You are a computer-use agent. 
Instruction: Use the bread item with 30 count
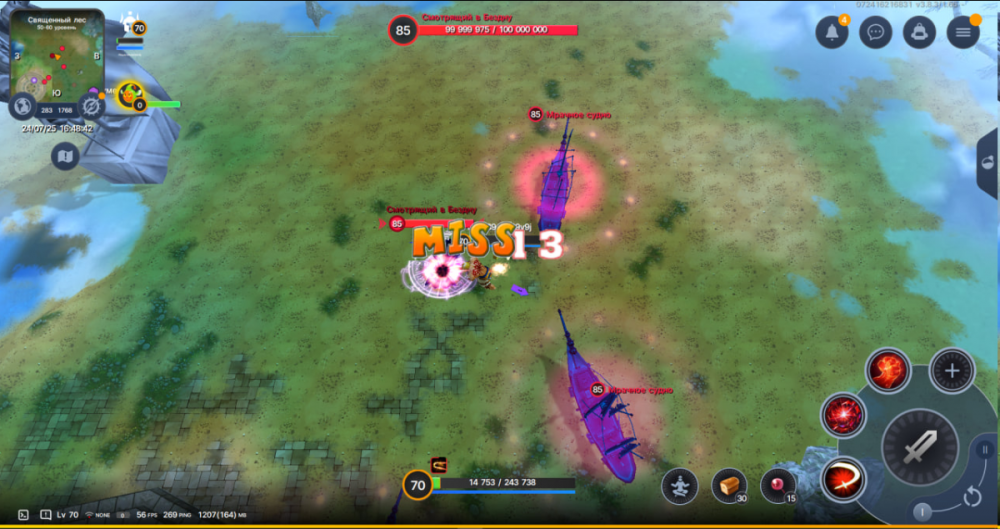coord(729,486)
